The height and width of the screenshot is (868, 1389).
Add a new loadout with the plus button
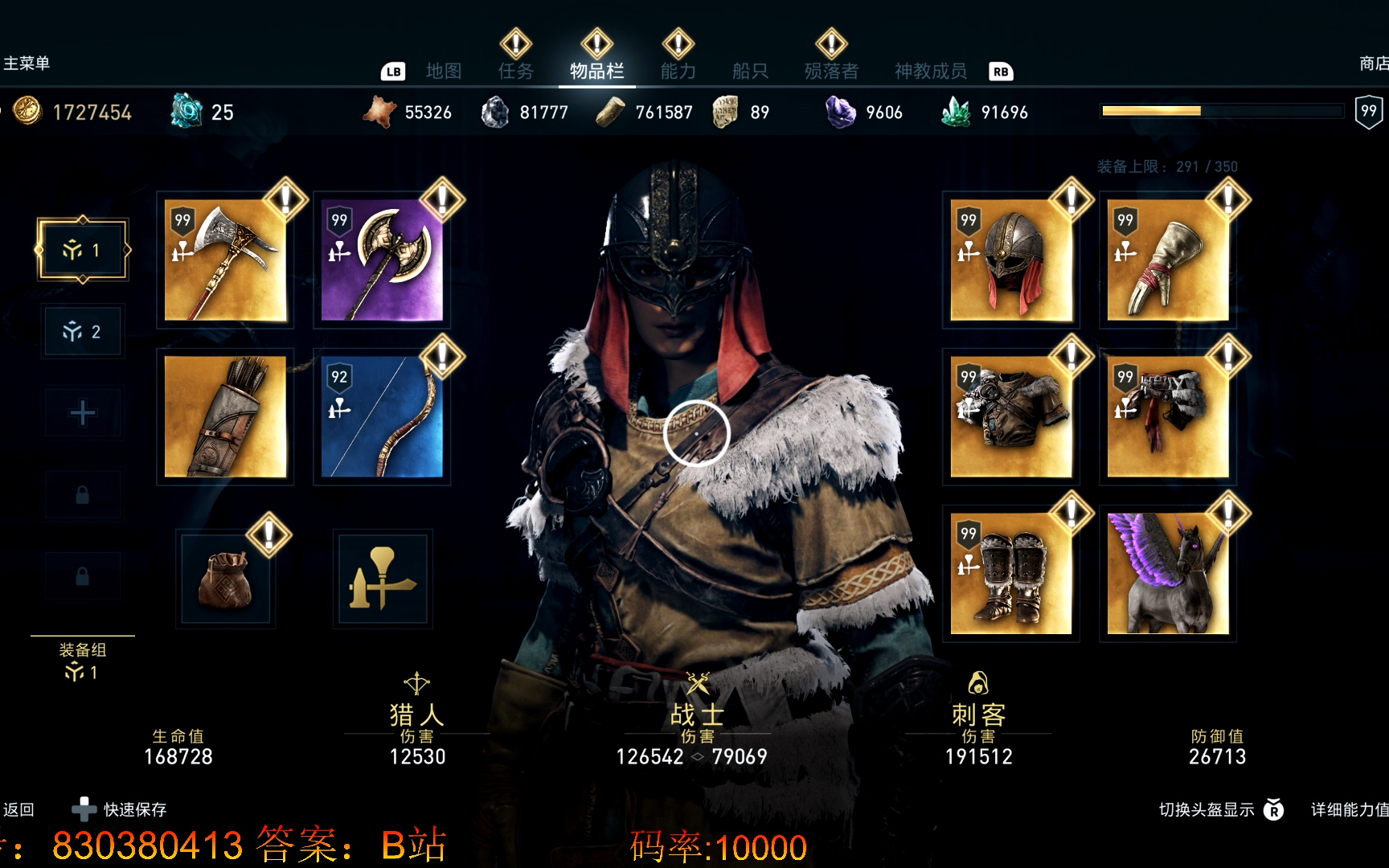pyautogui.click(x=82, y=413)
